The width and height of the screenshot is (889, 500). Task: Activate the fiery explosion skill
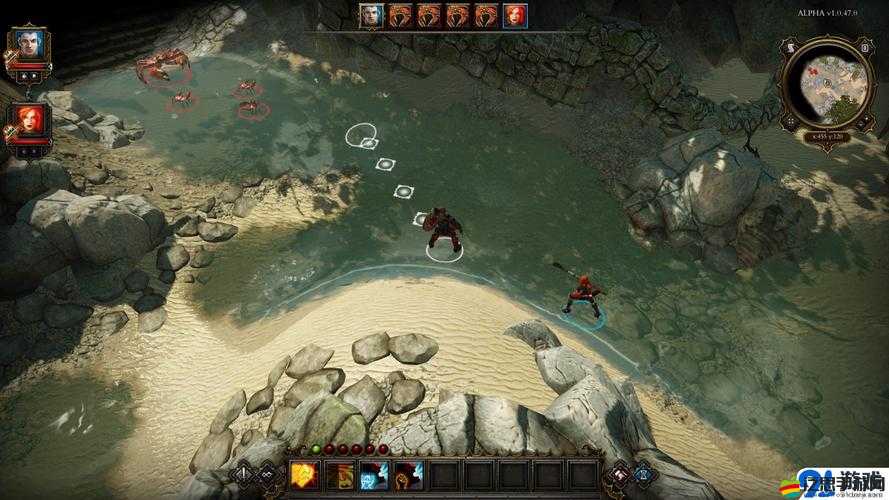304,475
